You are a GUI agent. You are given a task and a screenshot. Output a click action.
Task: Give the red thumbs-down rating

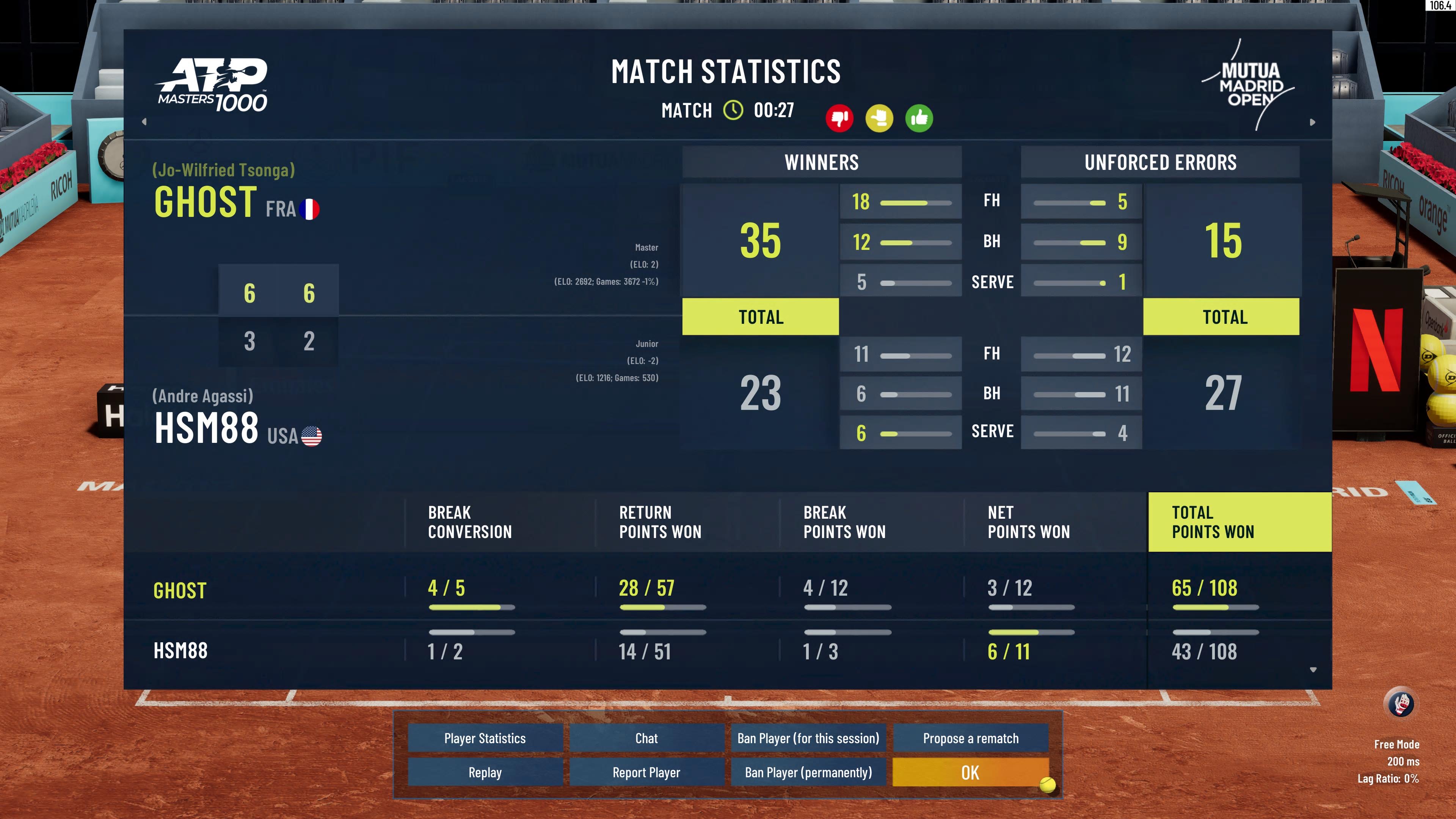click(x=839, y=118)
